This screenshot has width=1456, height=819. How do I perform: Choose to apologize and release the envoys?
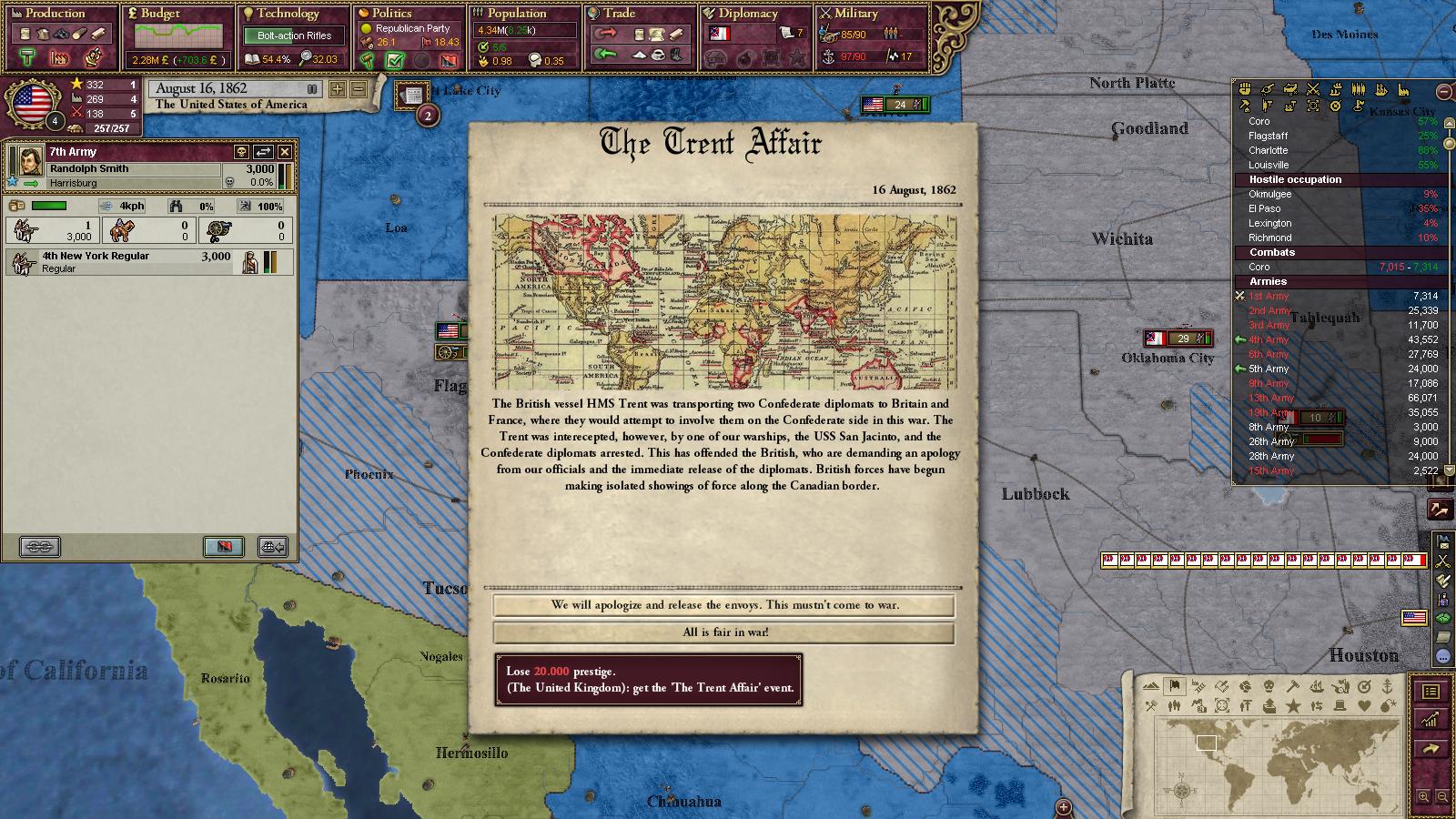pyautogui.click(x=724, y=605)
